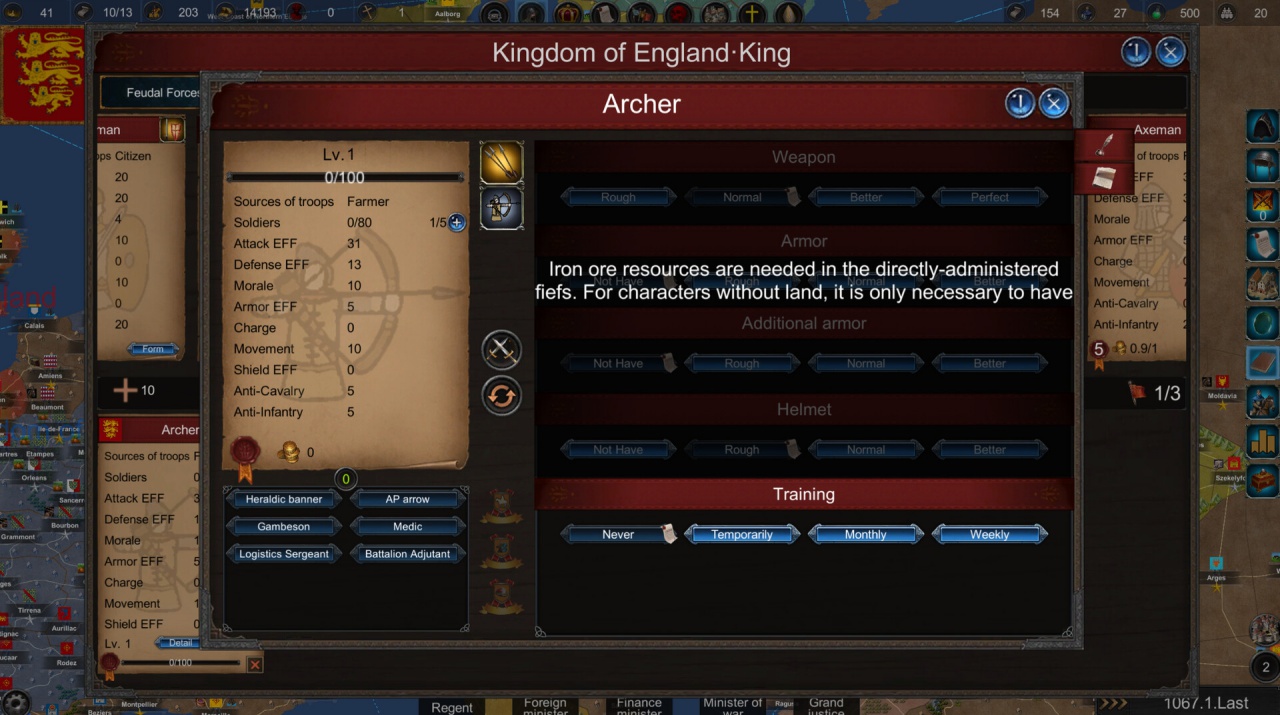Choose the AP arrow upgrade
The height and width of the screenshot is (715, 1280).
pyautogui.click(x=408, y=499)
